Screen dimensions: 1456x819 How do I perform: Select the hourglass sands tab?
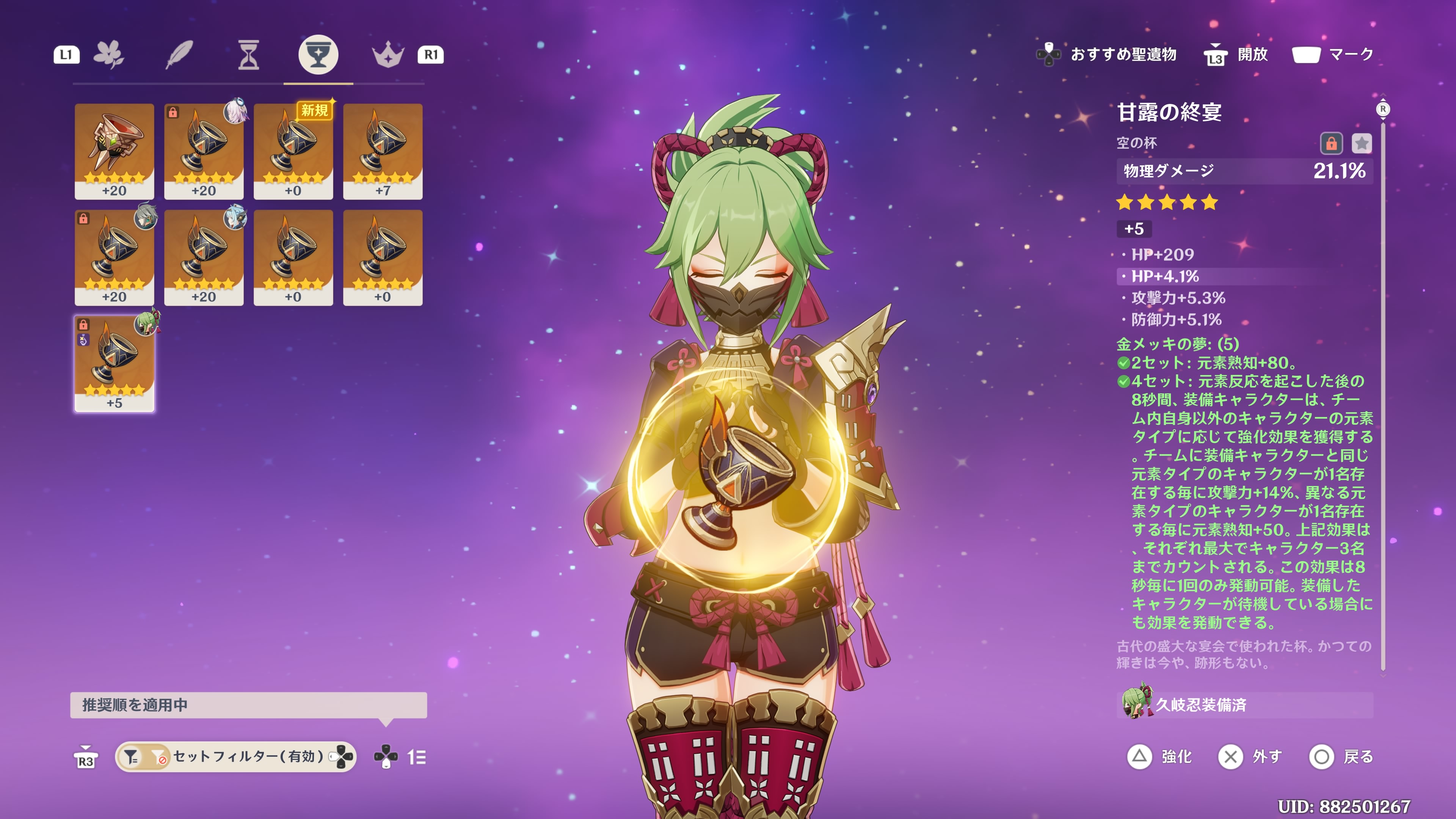point(248,55)
